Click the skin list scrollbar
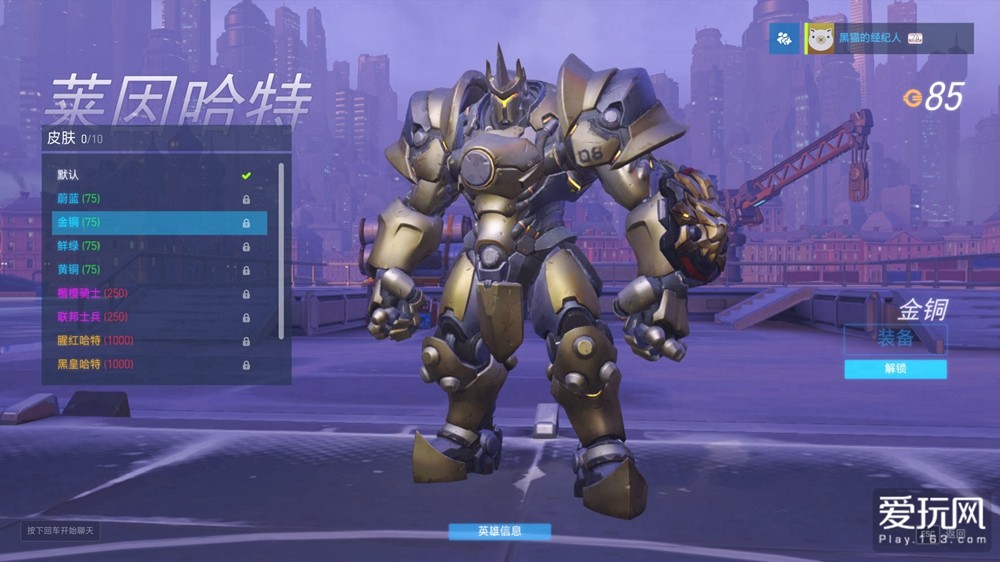The height and width of the screenshot is (562, 1000). click(281, 250)
